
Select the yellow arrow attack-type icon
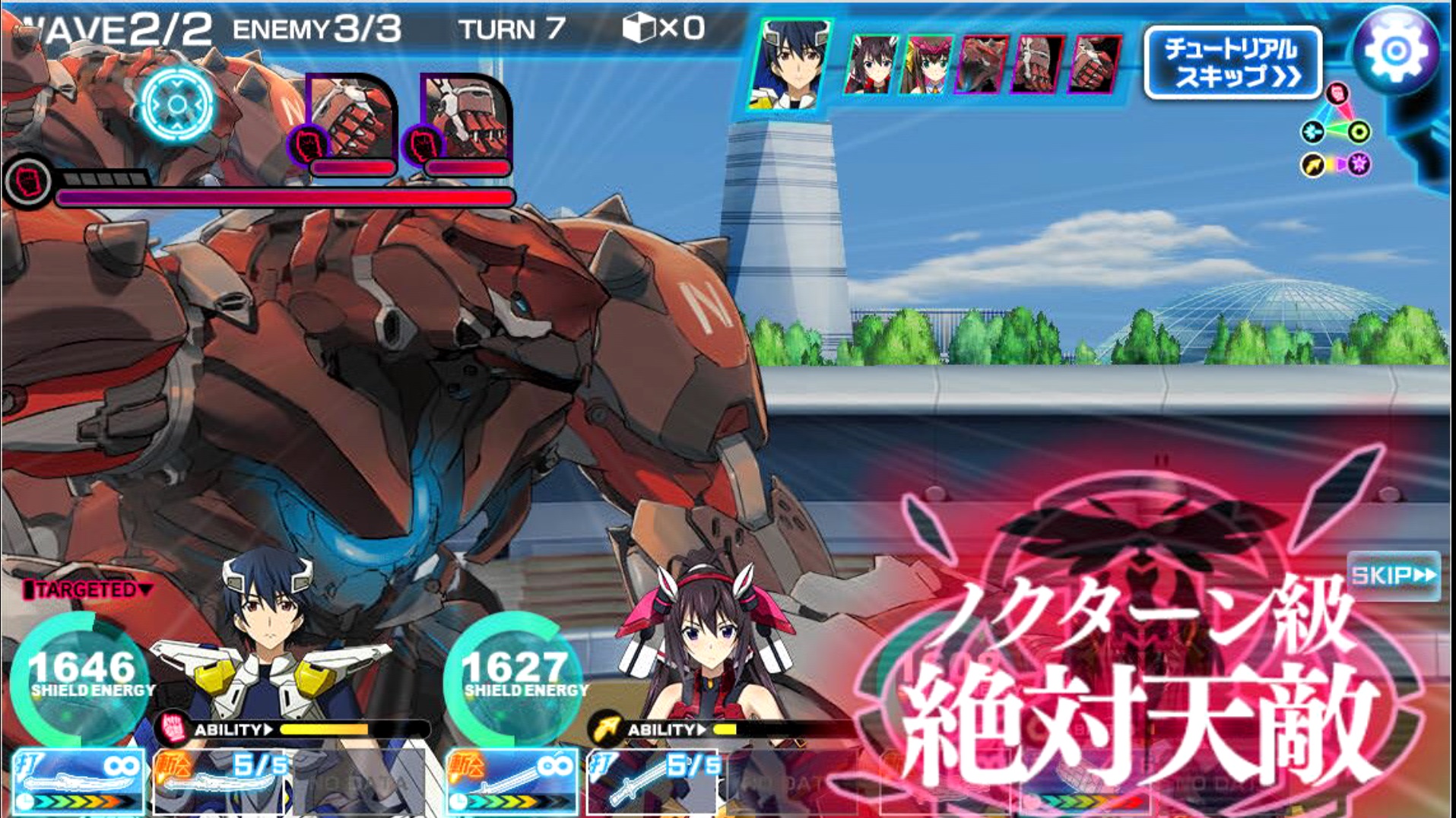coord(1312,164)
